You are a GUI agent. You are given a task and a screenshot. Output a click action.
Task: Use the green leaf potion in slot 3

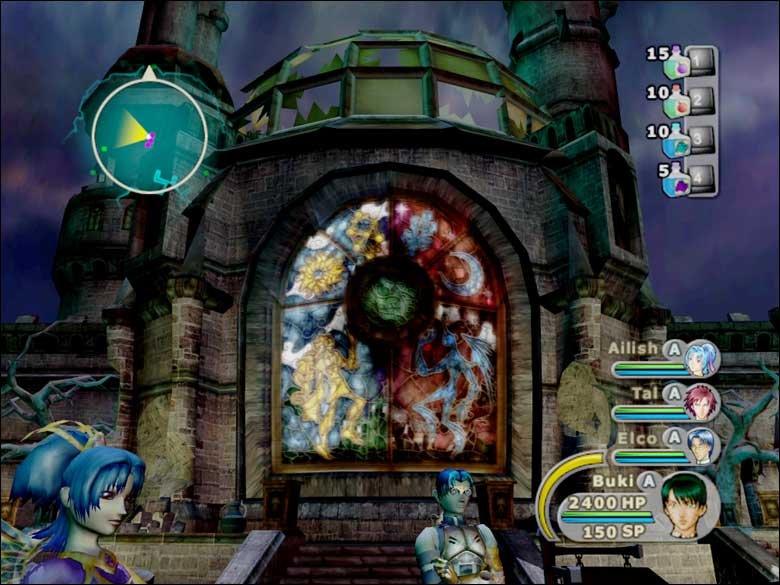click(x=679, y=141)
